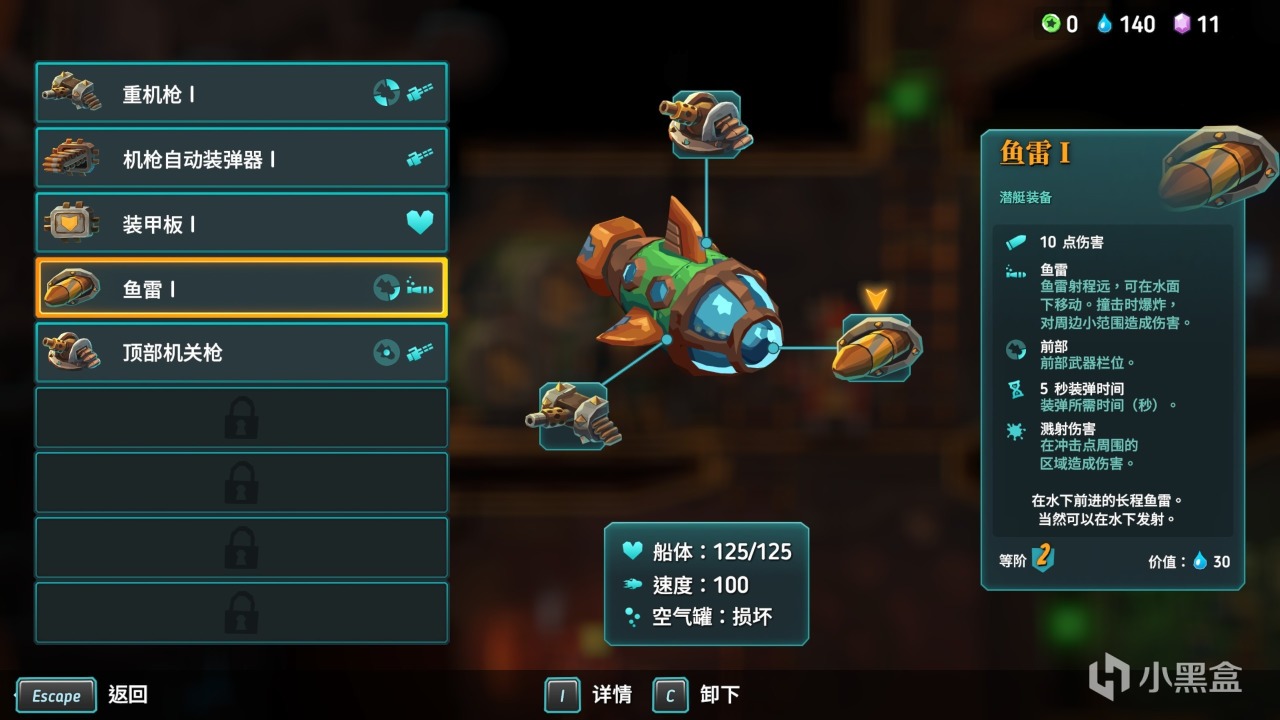Pick the 顶部机关枪 row in the list
Viewport: 1280px width, 720px height.
pyautogui.click(x=241, y=353)
